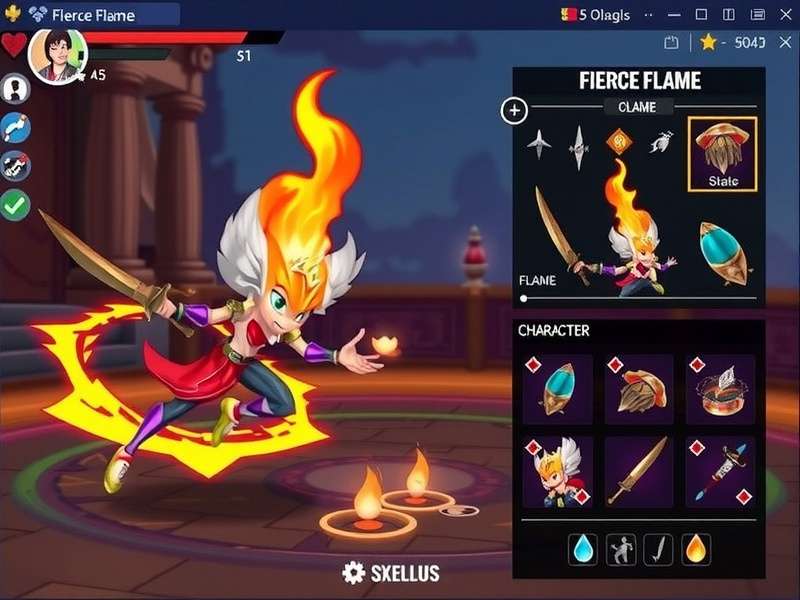Click the green checkmark icon

(16, 205)
